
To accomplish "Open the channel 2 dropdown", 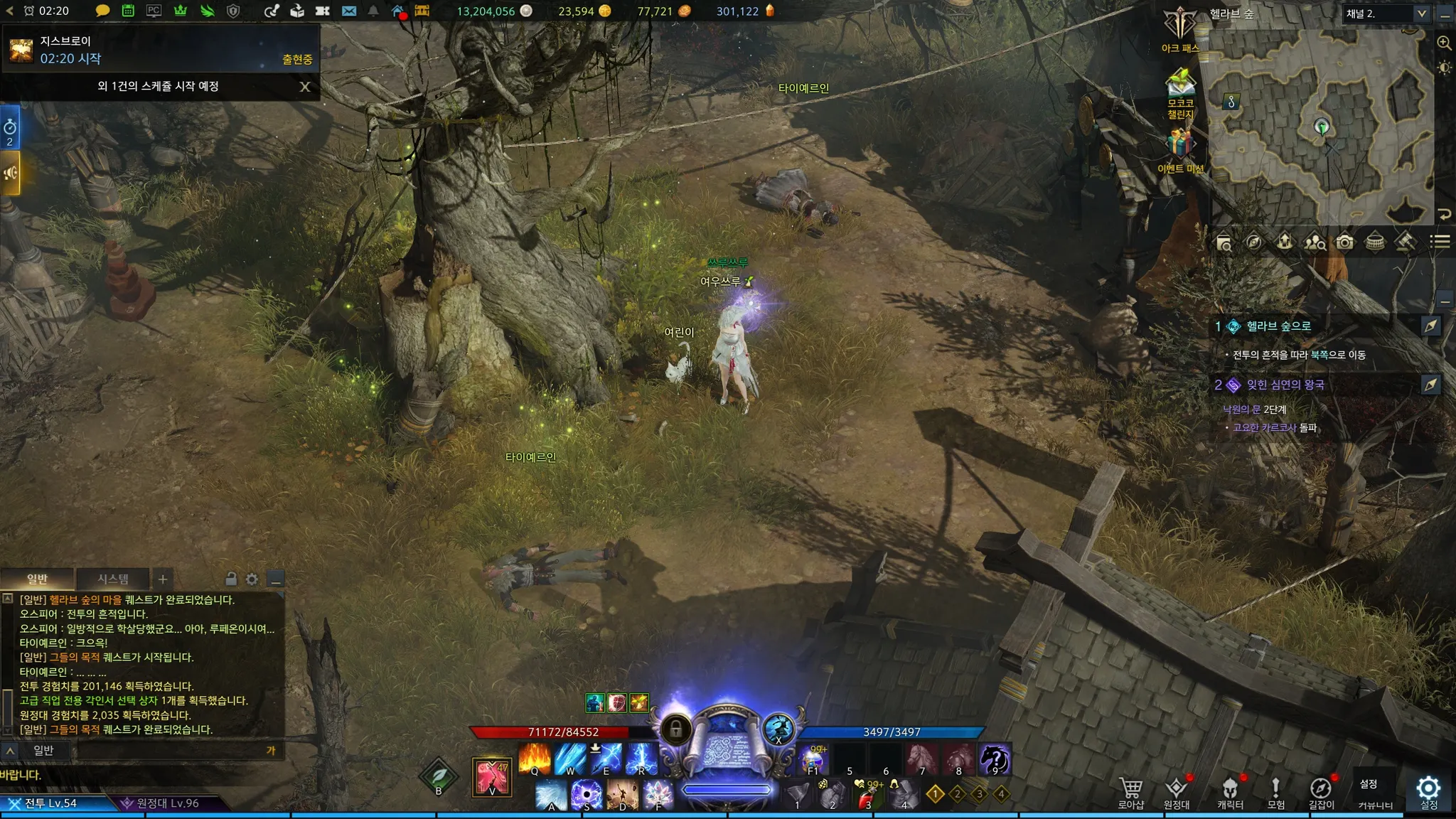I will 1386,14.
